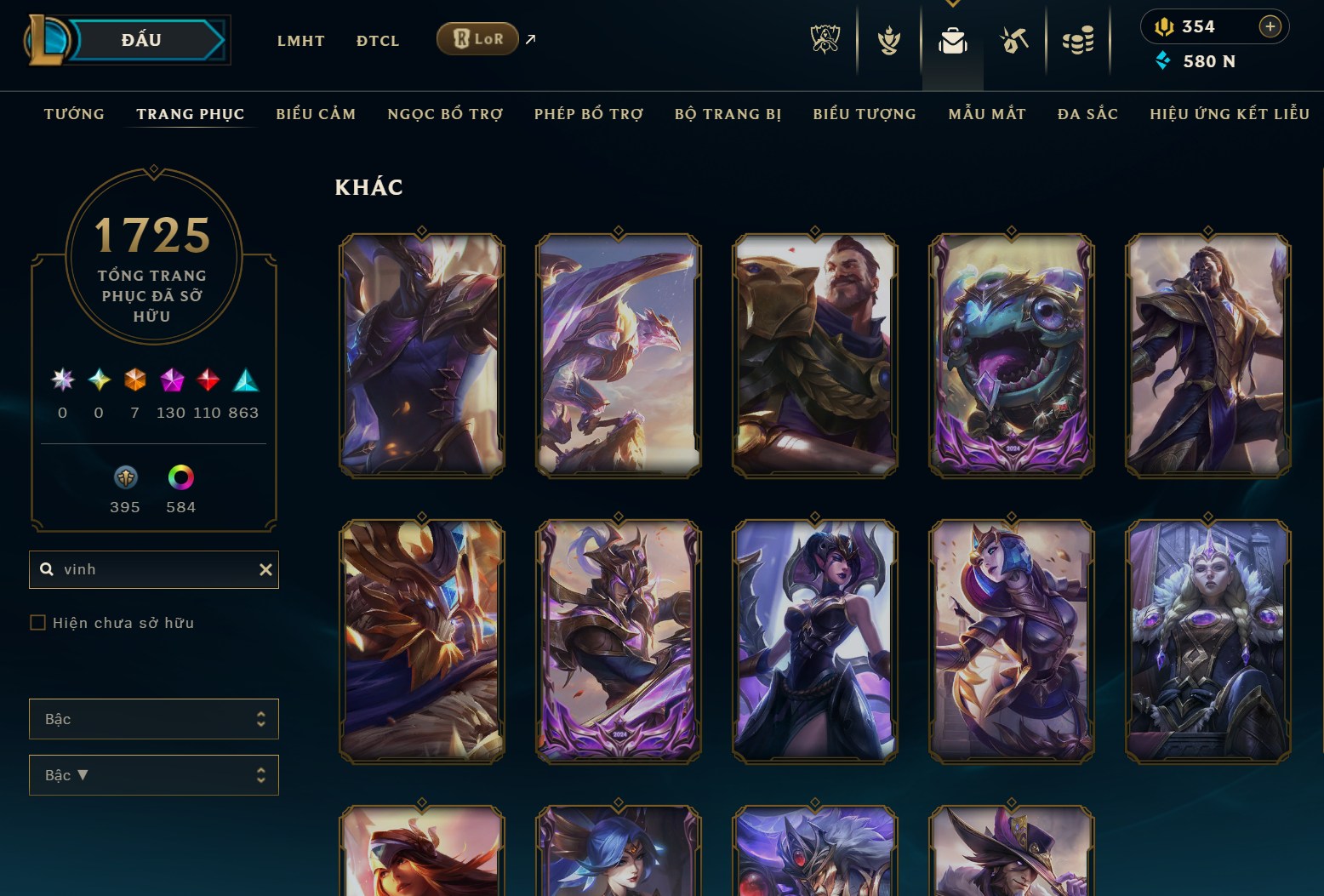
Task: Select the Collection backpack icon
Action: pyautogui.click(x=952, y=39)
